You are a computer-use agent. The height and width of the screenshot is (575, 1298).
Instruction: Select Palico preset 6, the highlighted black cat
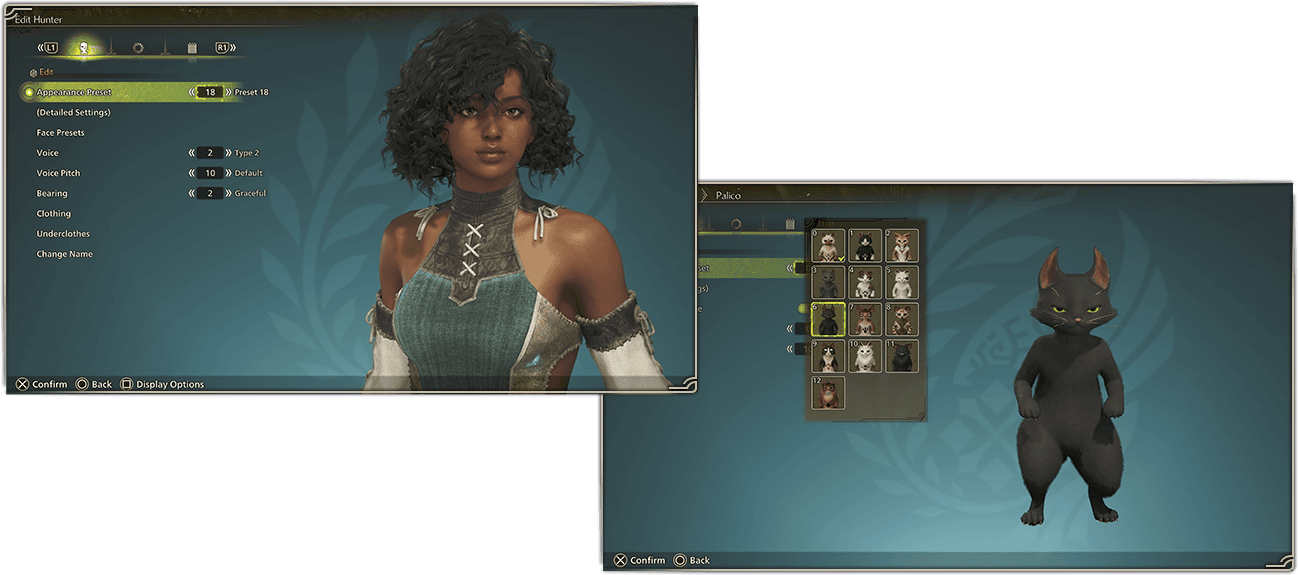pyautogui.click(x=828, y=320)
